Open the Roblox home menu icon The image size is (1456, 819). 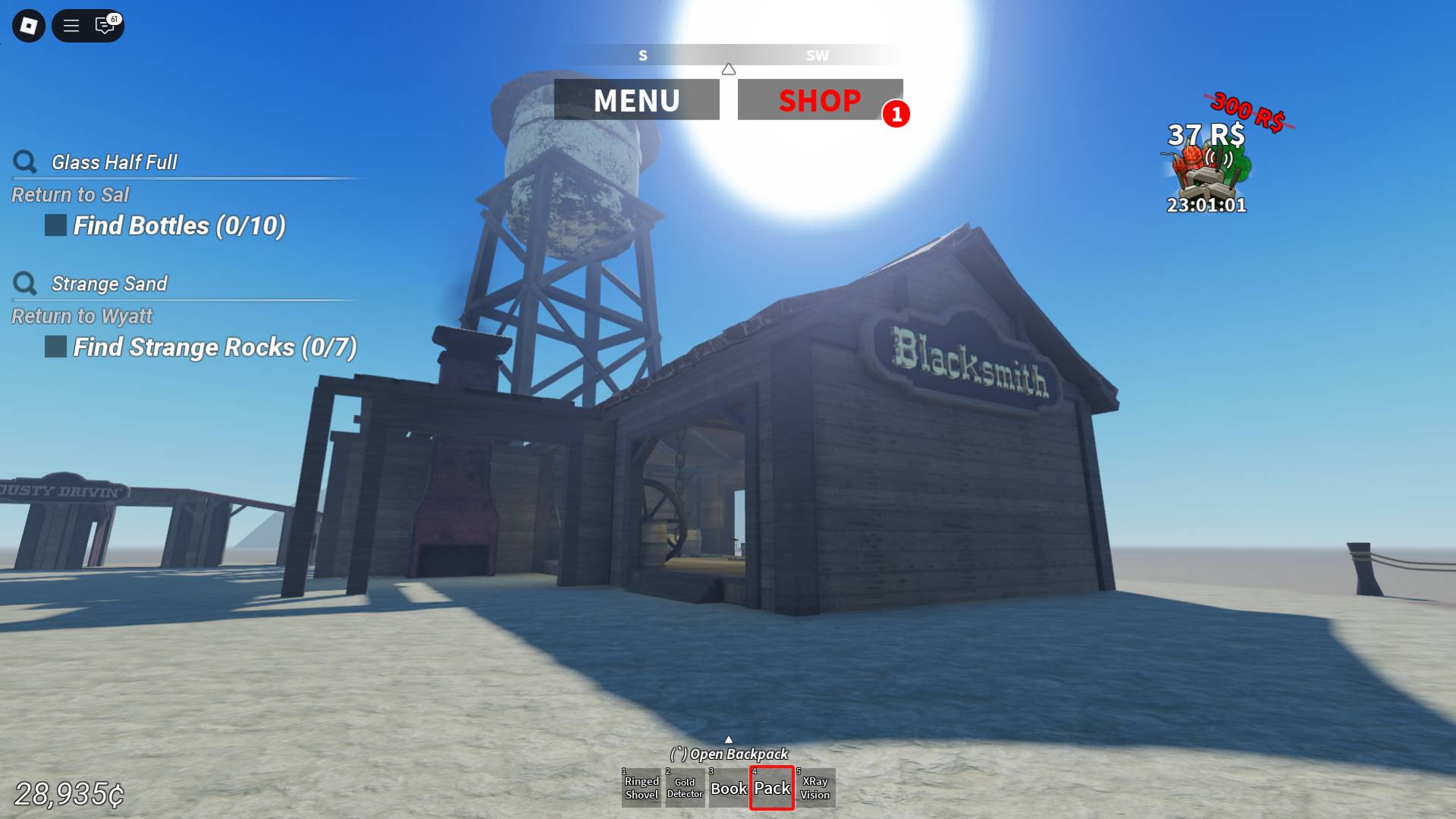[28, 26]
